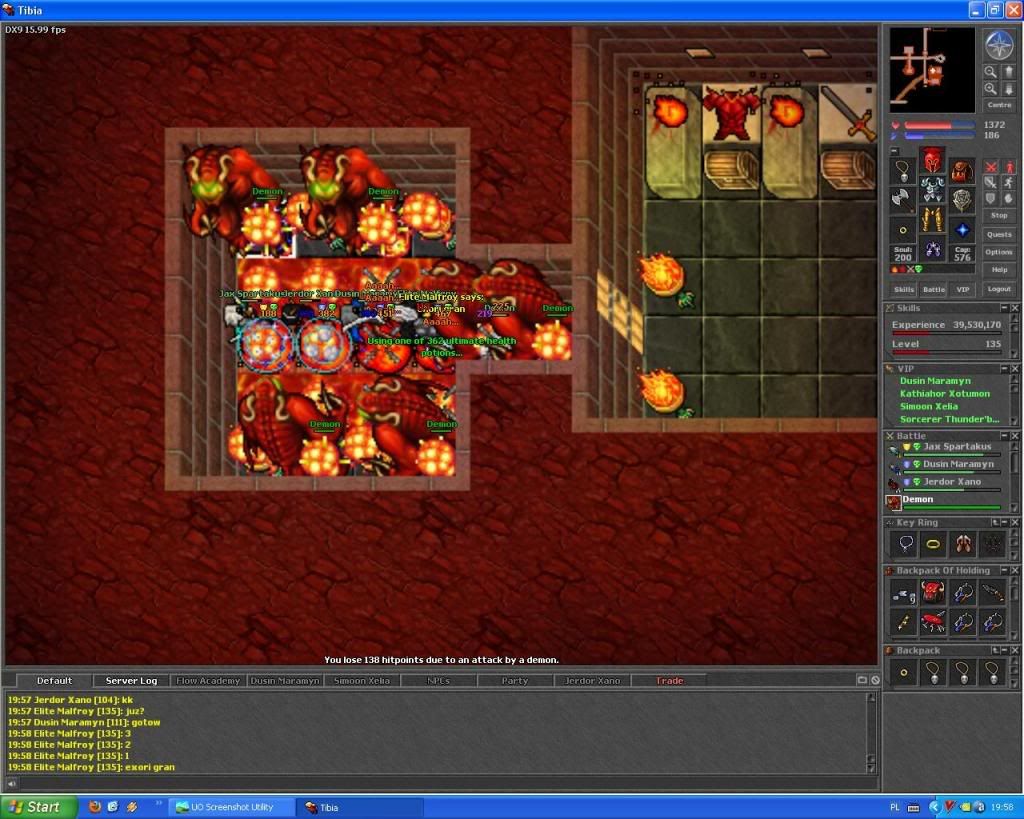Click the minimap display
The width and height of the screenshot is (1024, 819).
(932, 69)
